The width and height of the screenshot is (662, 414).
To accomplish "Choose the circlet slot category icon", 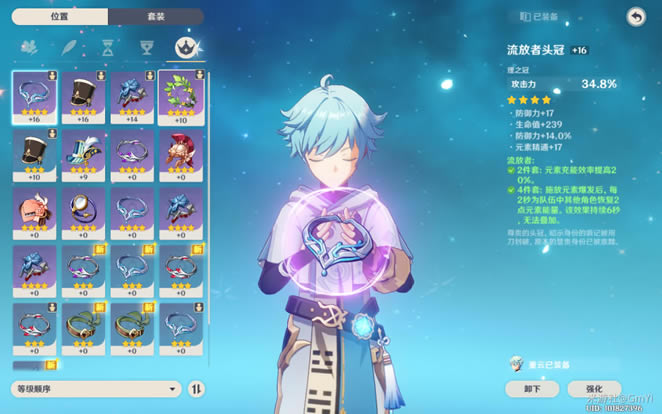I will (185, 47).
